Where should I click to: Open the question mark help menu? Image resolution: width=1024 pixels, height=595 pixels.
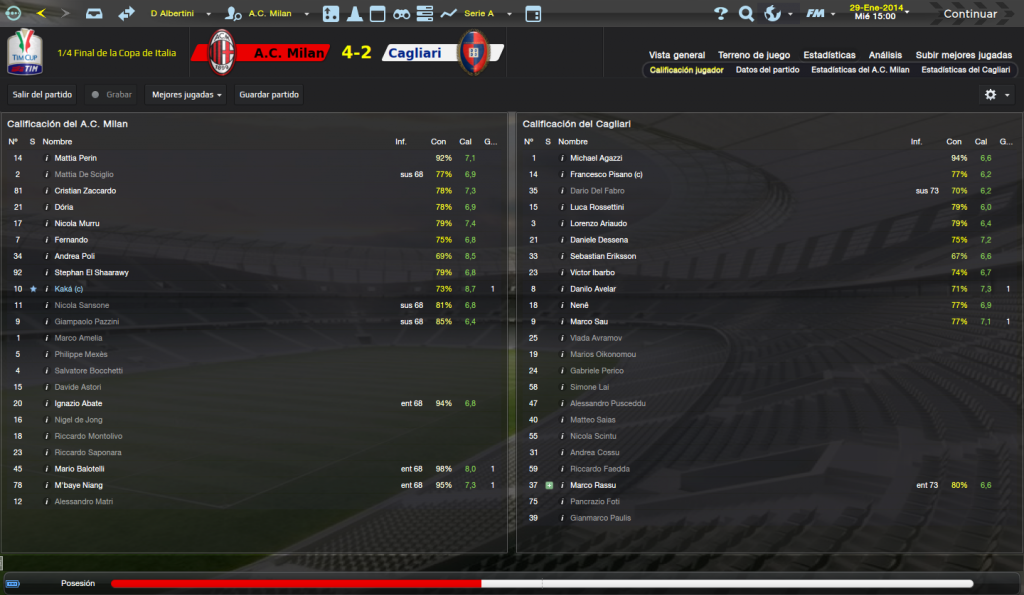720,14
